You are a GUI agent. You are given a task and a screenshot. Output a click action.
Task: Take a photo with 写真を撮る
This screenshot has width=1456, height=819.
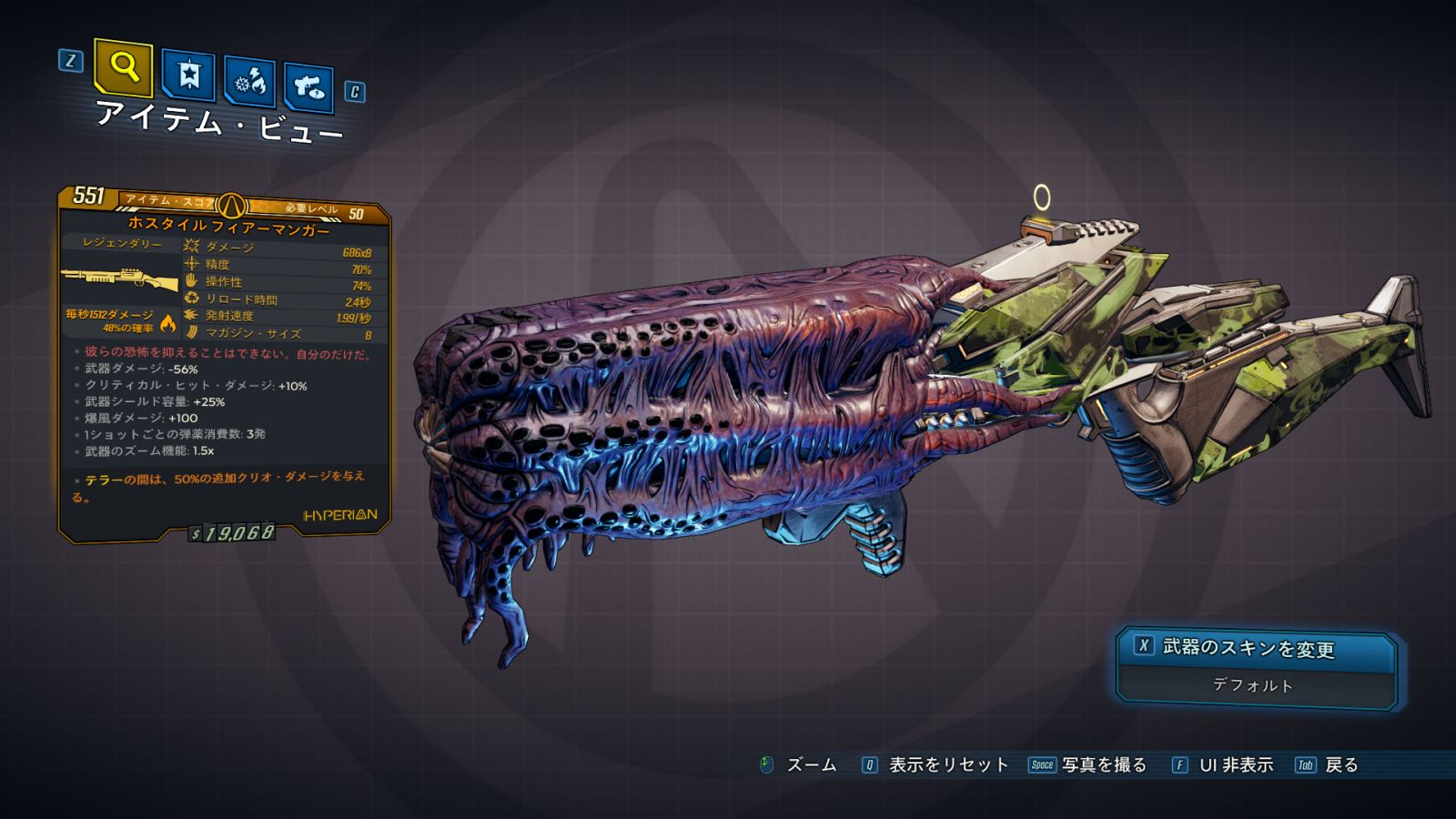tap(1103, 765)
